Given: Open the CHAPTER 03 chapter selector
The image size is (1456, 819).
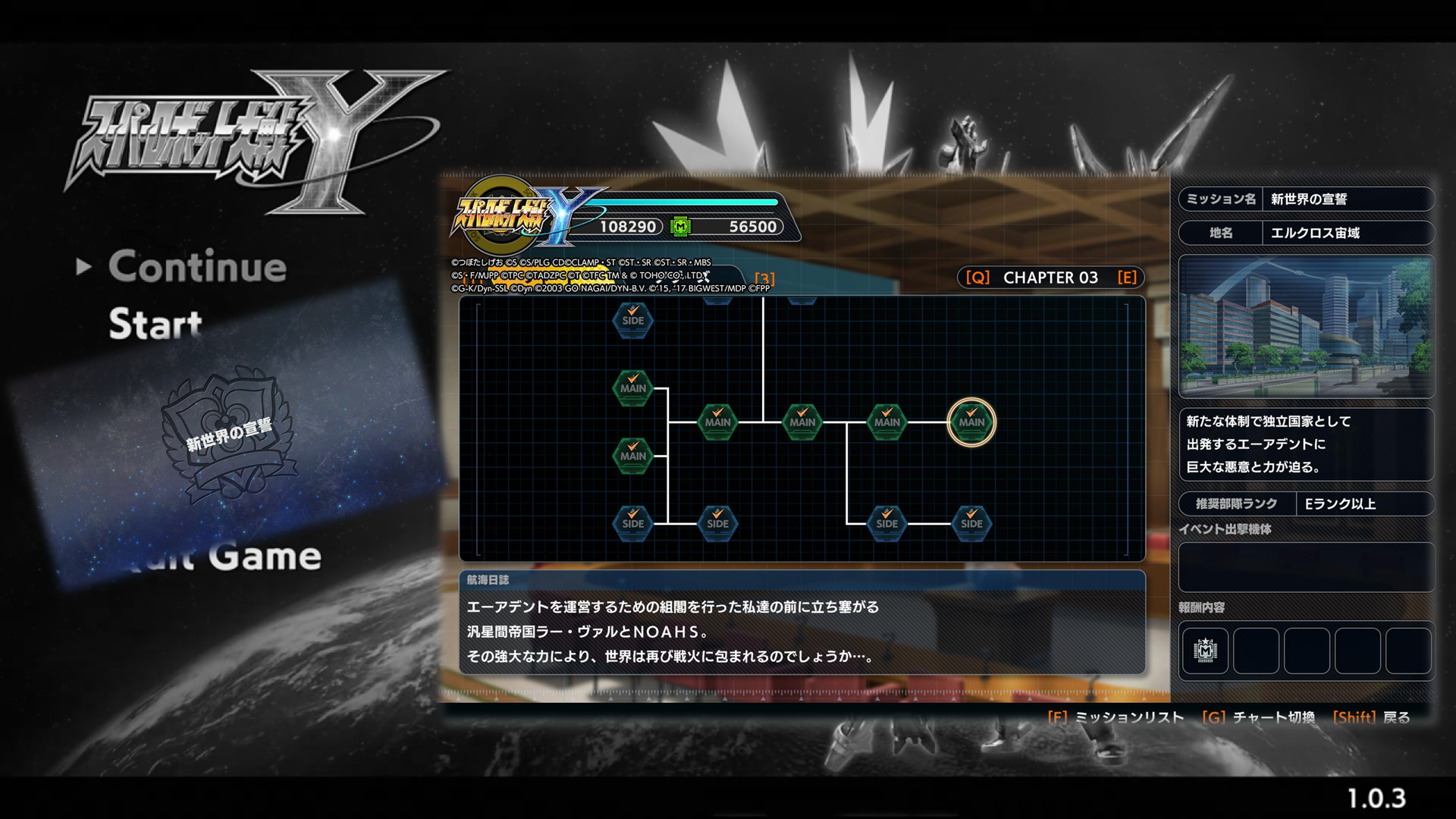Looking at the screenshot, I should 1050,278.
